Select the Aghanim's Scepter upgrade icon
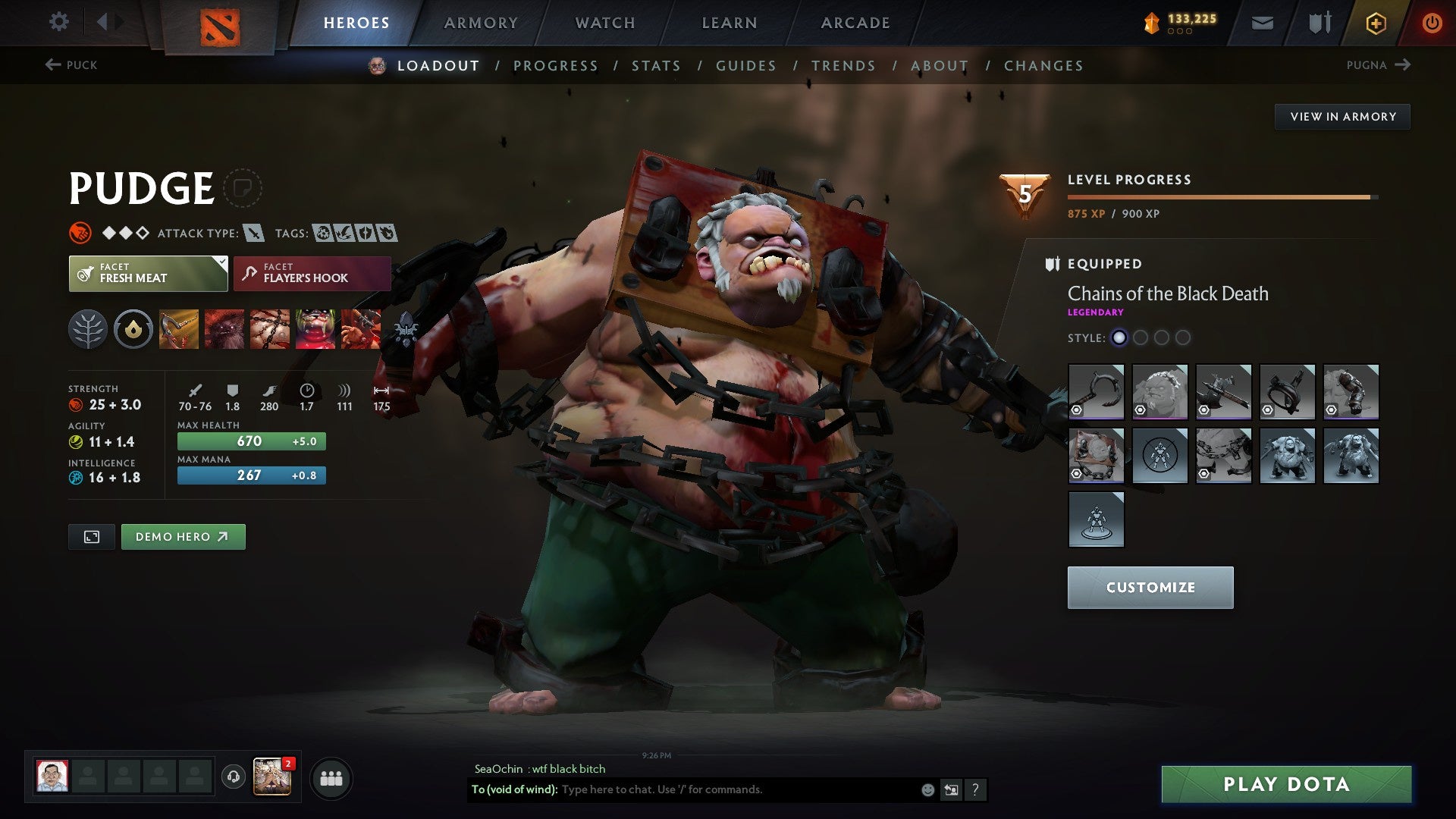 tap(406, 328)
